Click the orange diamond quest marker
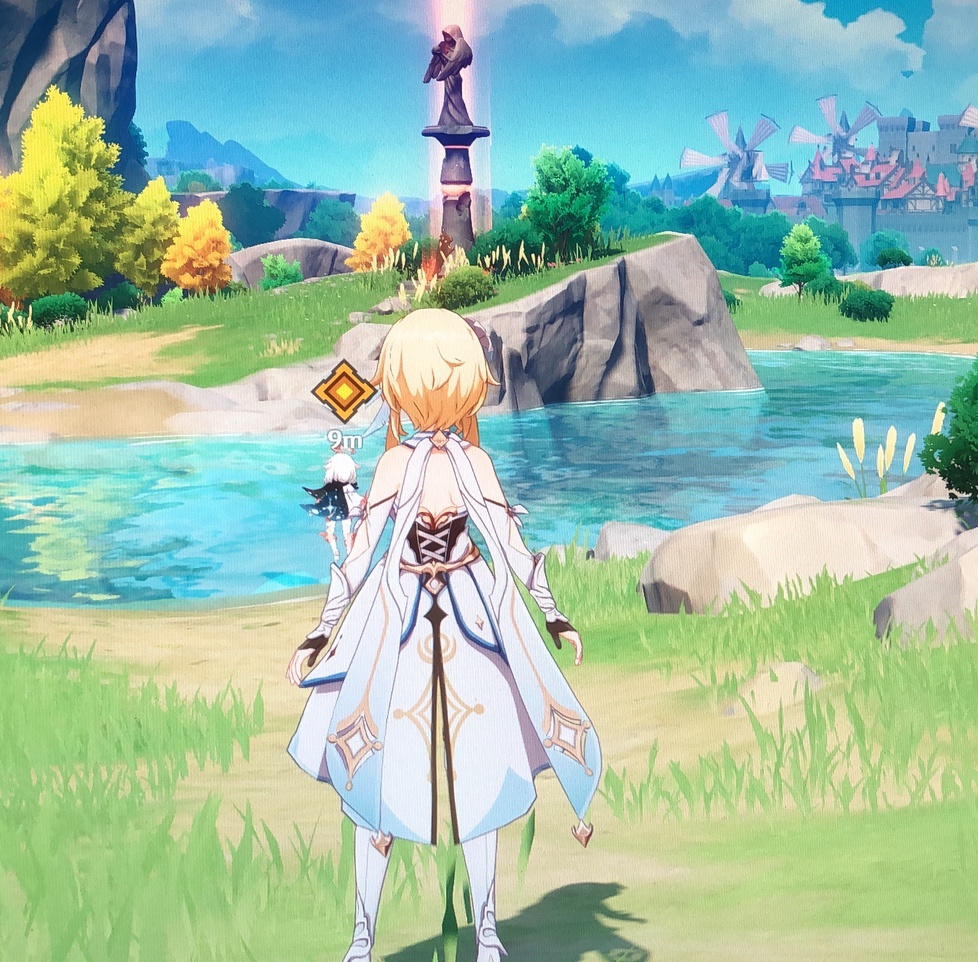This screenshot has height=962, width=978. (x=343, y=392)
